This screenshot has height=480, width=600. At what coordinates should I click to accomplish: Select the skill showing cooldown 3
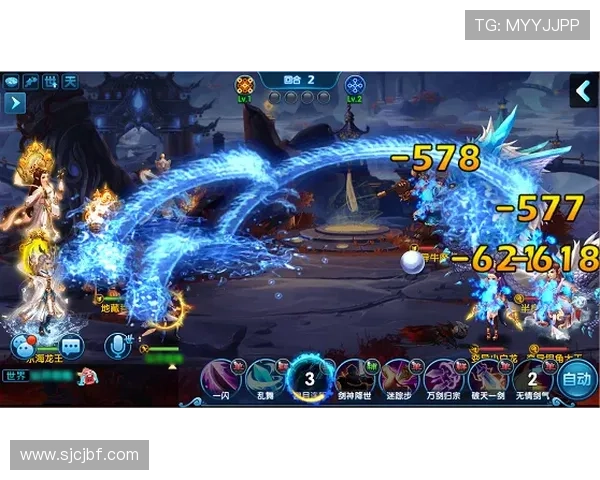pos(309,379)
